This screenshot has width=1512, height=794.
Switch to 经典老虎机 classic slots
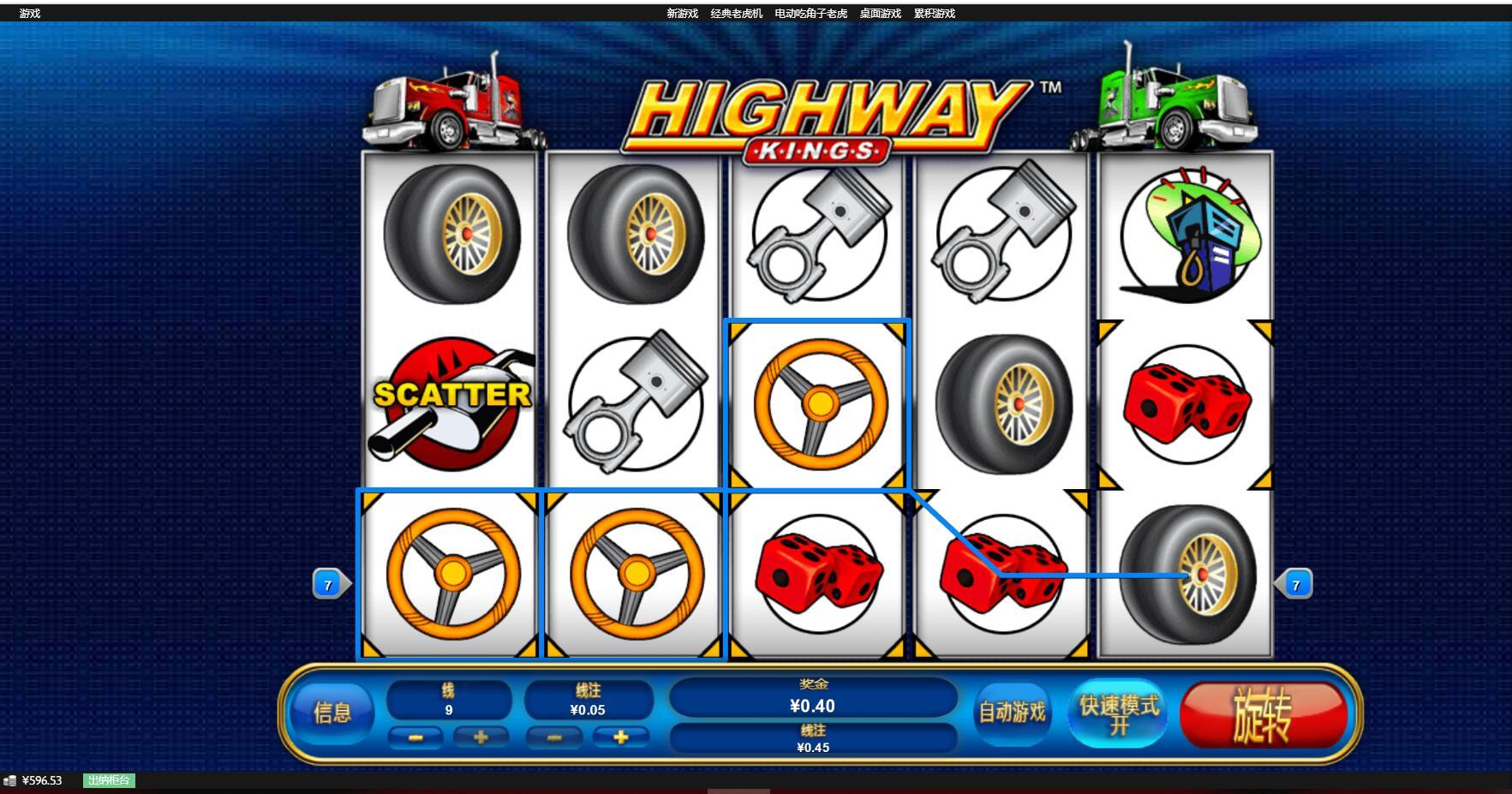click(x=736, y=14)
